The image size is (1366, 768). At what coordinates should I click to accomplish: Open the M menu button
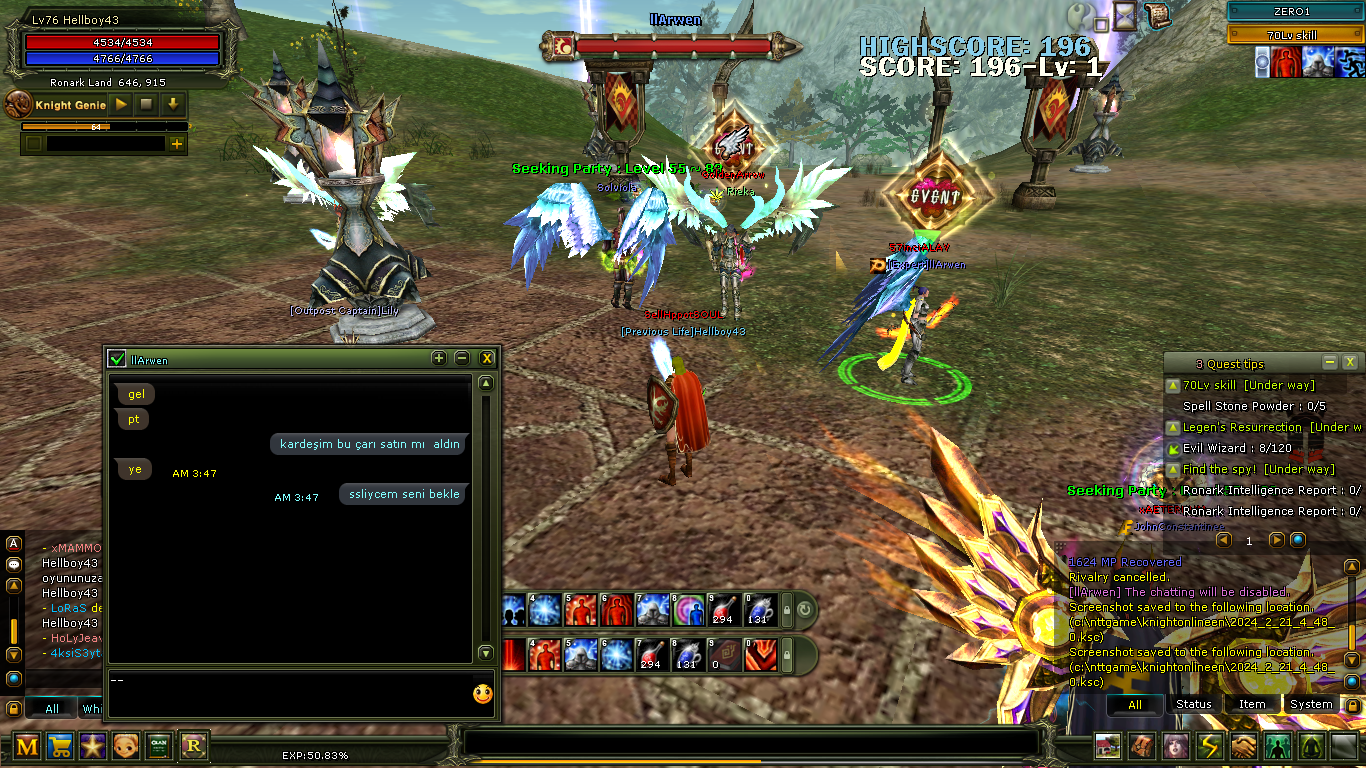(27, 745)
